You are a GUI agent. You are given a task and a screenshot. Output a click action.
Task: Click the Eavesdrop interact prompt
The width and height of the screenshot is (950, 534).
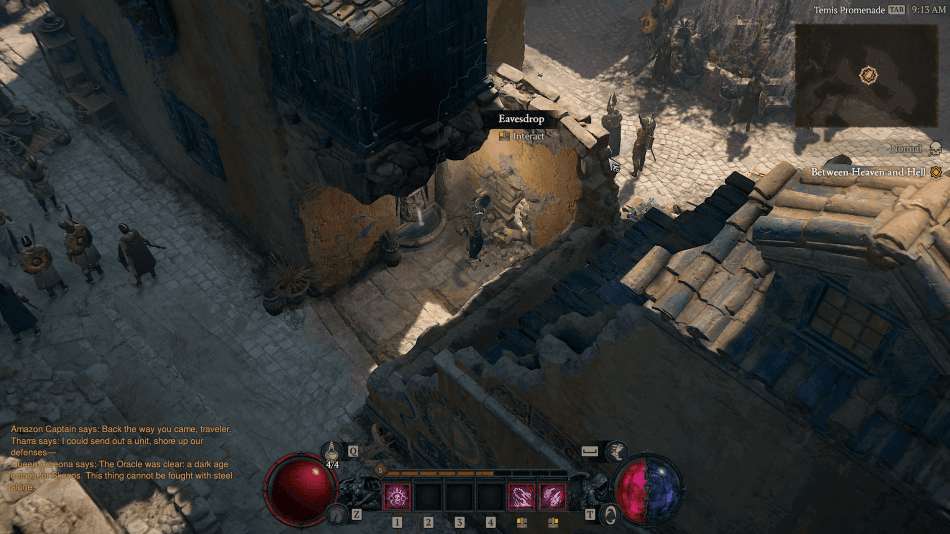521,127
